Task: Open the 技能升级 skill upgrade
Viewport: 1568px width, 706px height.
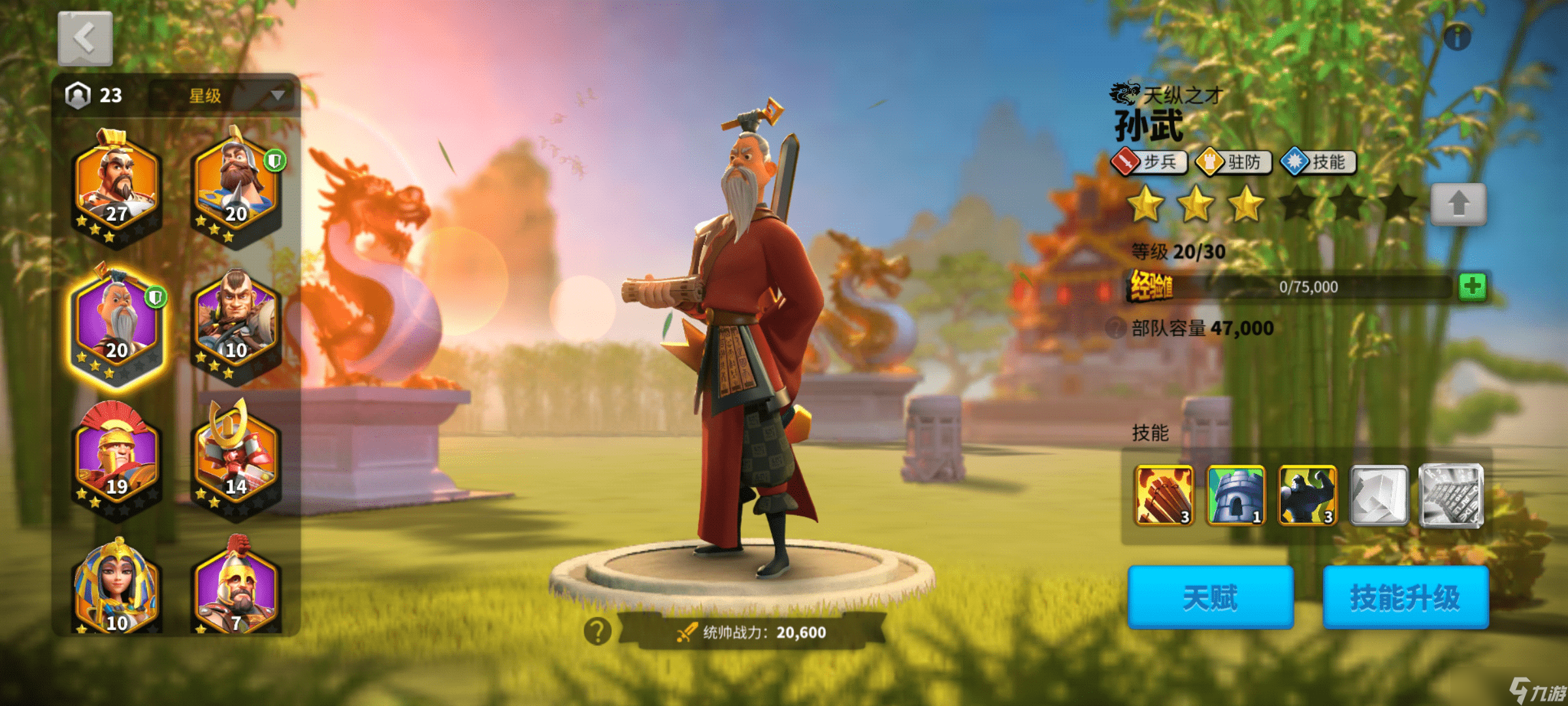Action: (1405, 597)
